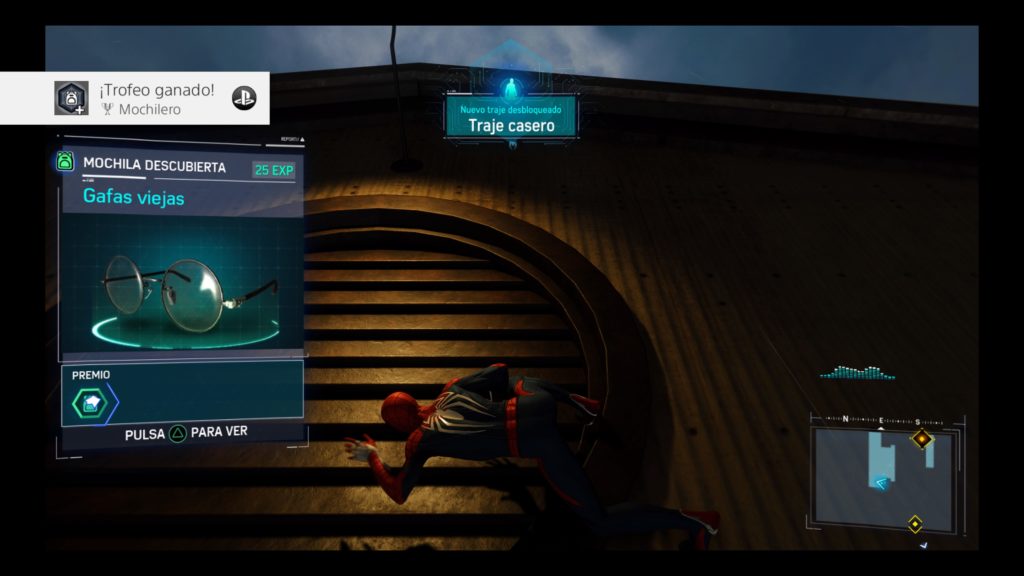The height and width of the screenshot is (576, 1024).
Task: Click the hexagonal Premio reward icon
Action: click(89, 403)
